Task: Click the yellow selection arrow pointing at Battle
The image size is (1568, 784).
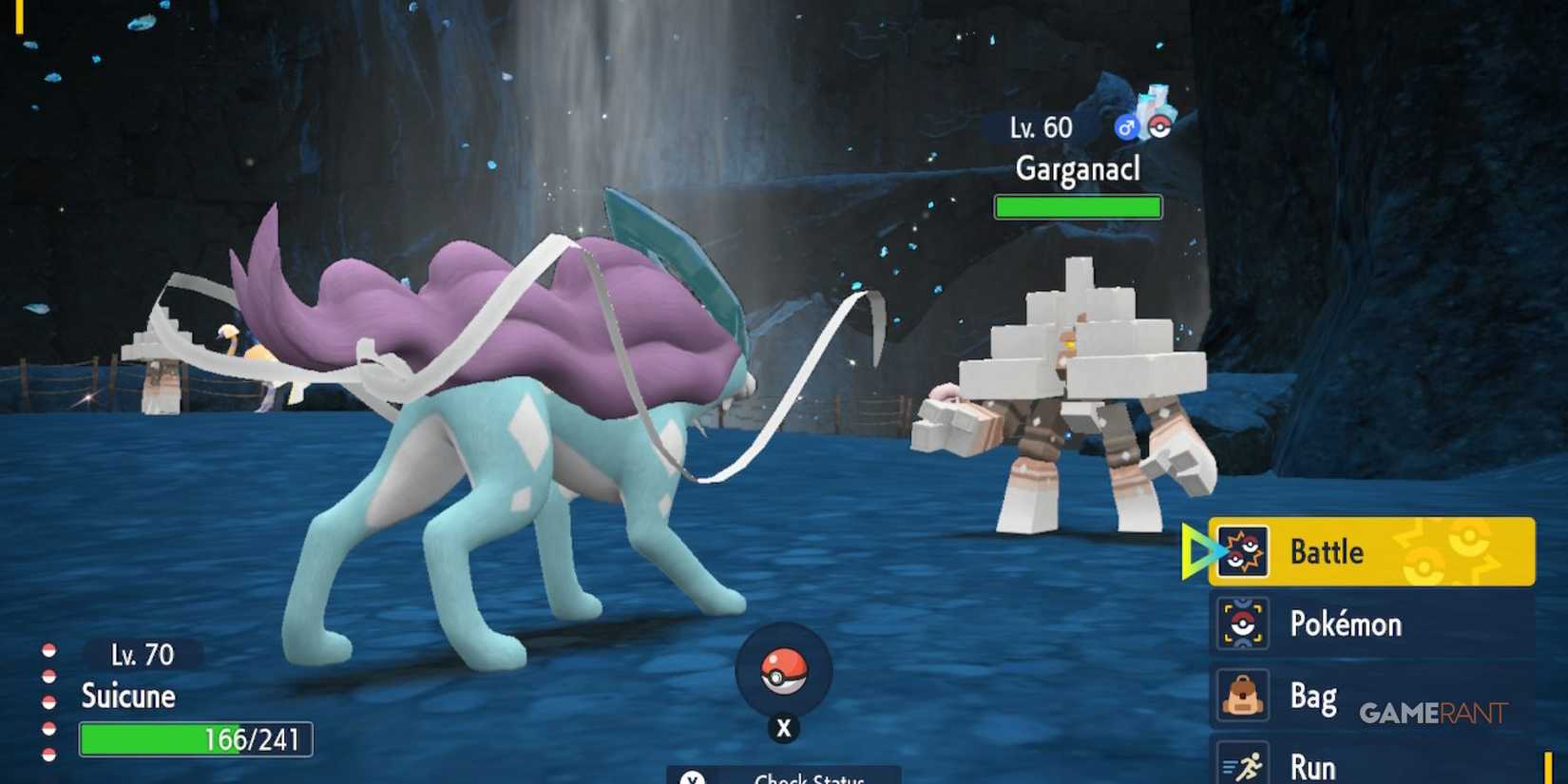Action: point(1197,549)
